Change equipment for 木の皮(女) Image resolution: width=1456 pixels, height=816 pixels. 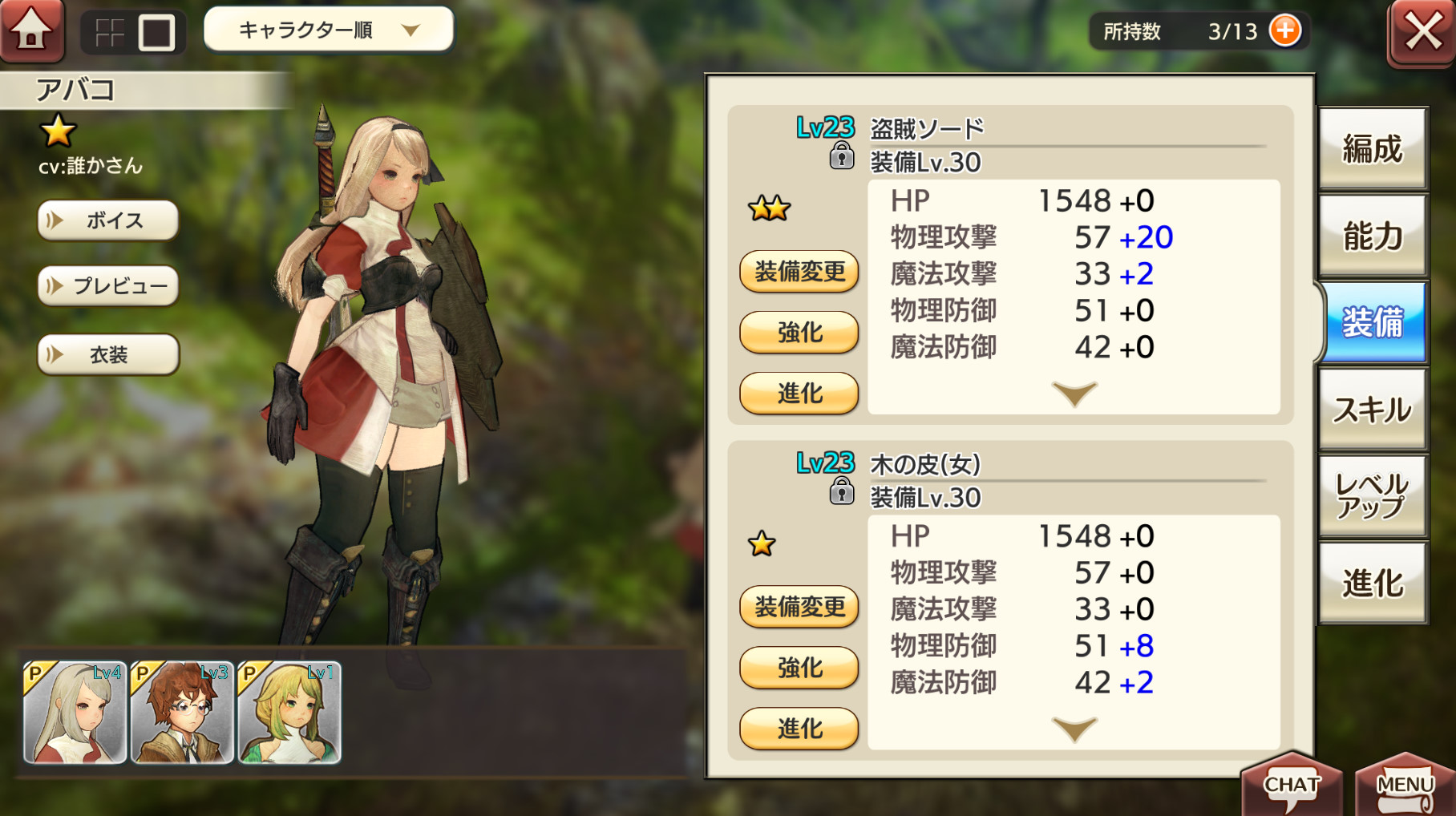[x=799, y=607]
